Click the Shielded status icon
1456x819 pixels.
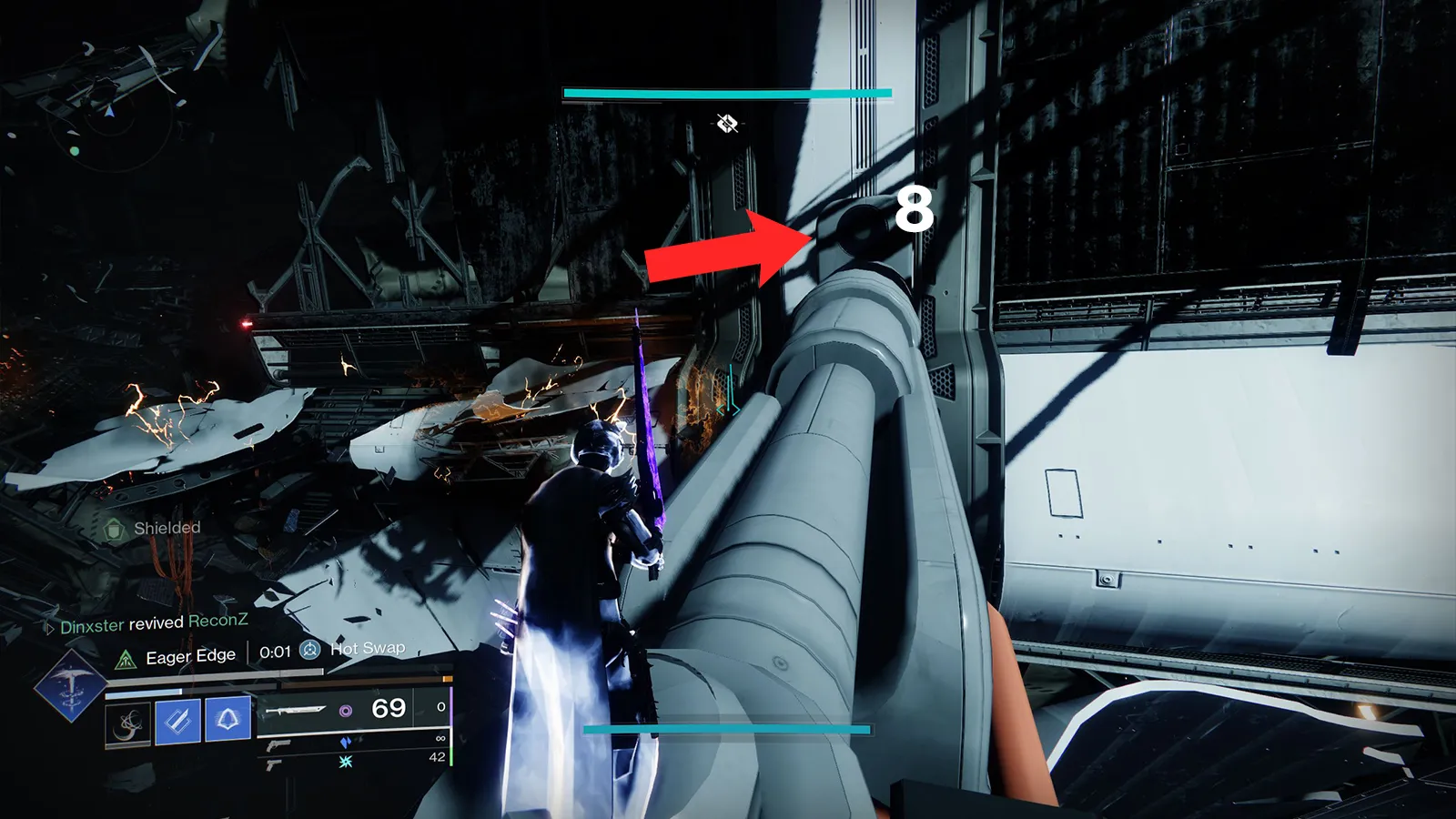[x=114, y=529]
